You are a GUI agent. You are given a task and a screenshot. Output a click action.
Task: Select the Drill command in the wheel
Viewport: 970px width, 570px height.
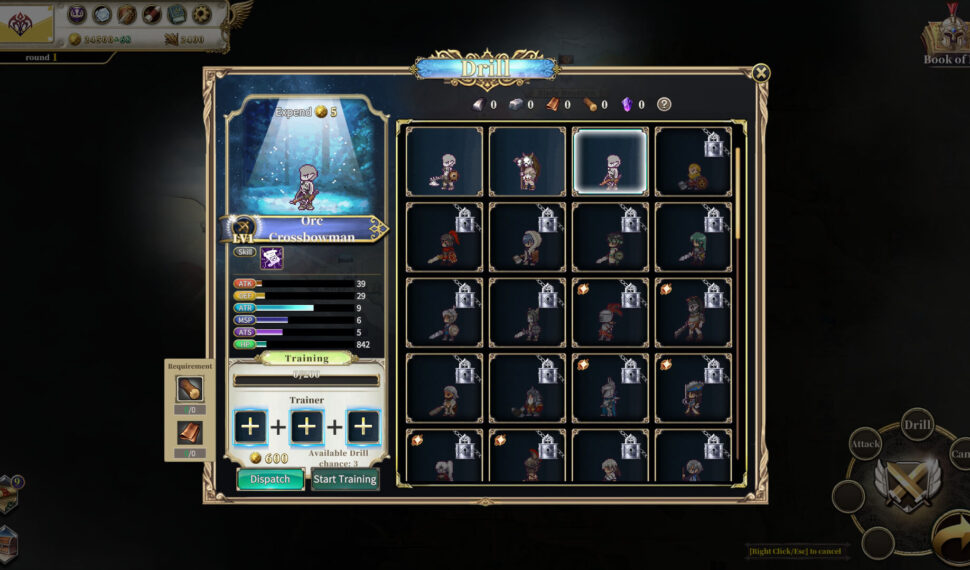click(918, 424)
